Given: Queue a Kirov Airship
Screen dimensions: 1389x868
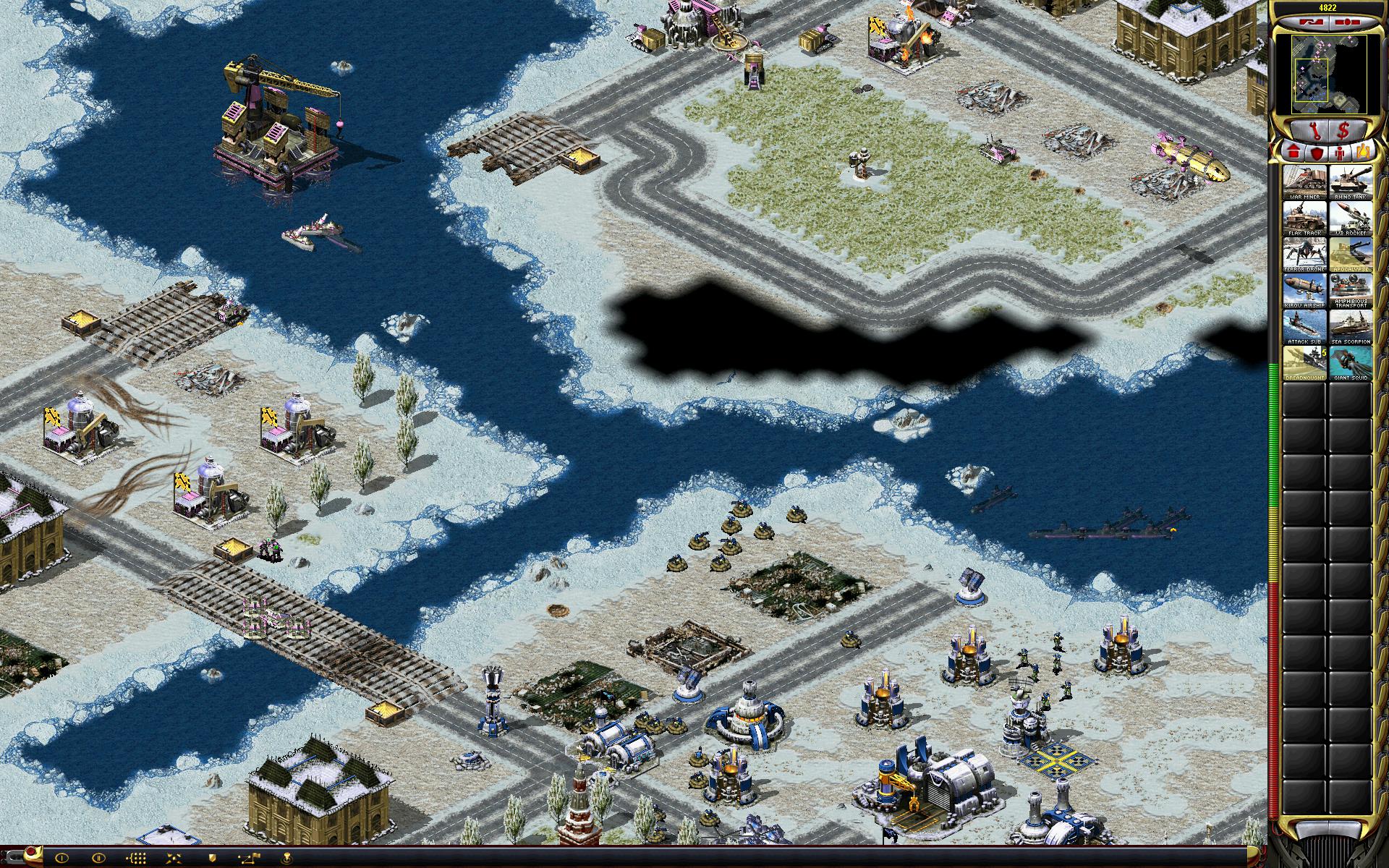Looking at the screenshot, I should tap(1304, 290).
